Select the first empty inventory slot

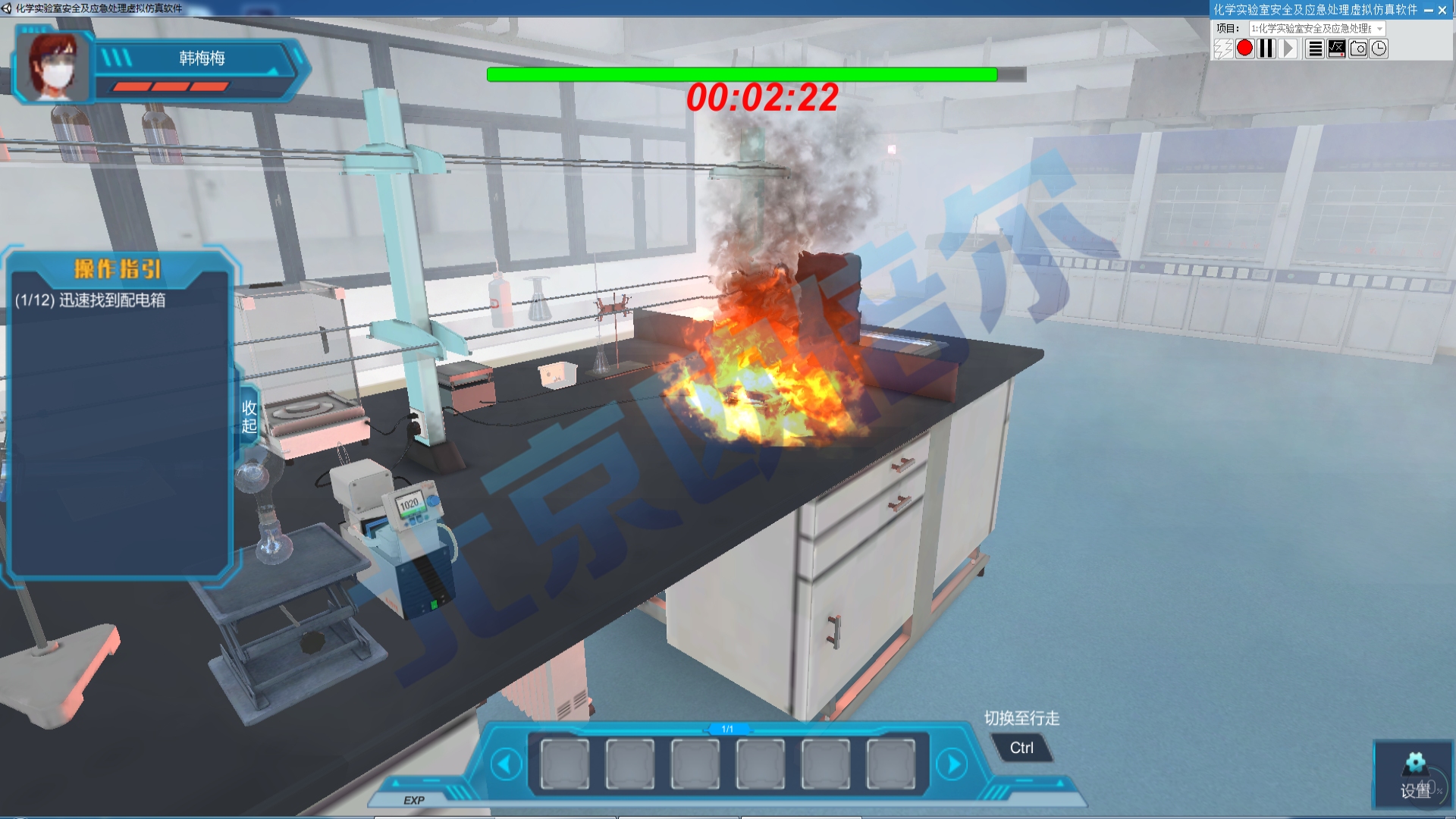point(563,764)
